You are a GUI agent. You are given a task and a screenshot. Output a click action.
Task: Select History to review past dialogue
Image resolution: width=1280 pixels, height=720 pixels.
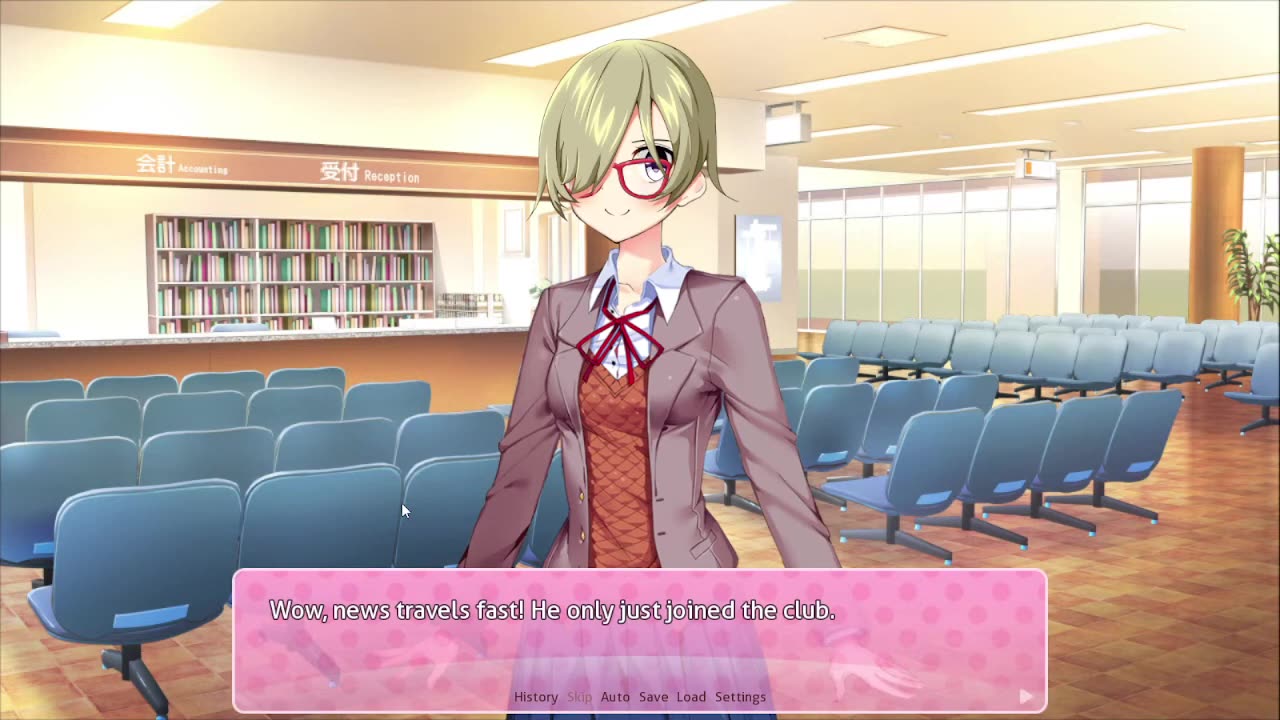pos(535,697)
